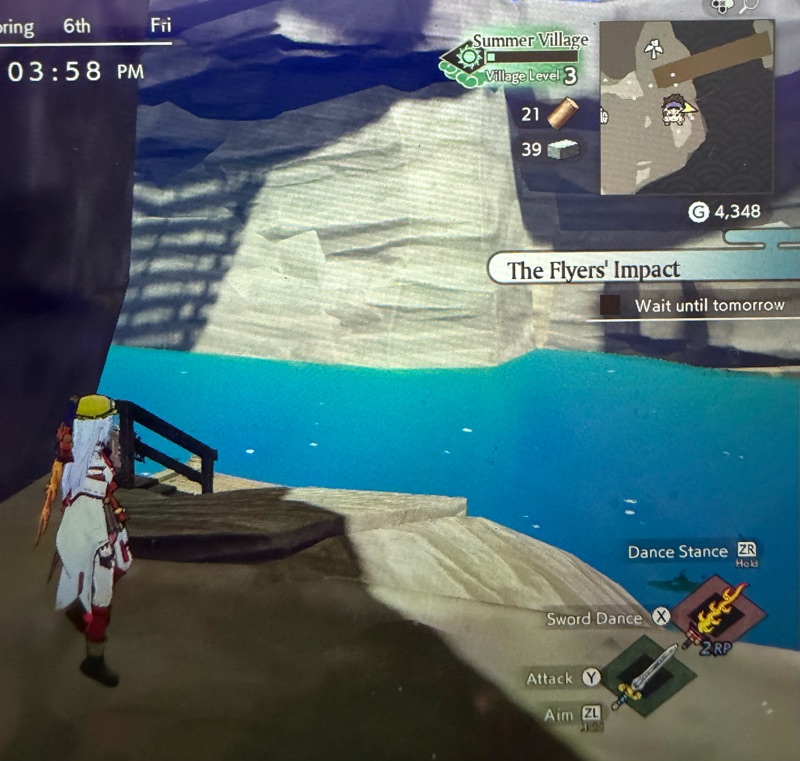Select the stone block resource icon
Viewport: 800px width, 761px height.
[563, 150]
